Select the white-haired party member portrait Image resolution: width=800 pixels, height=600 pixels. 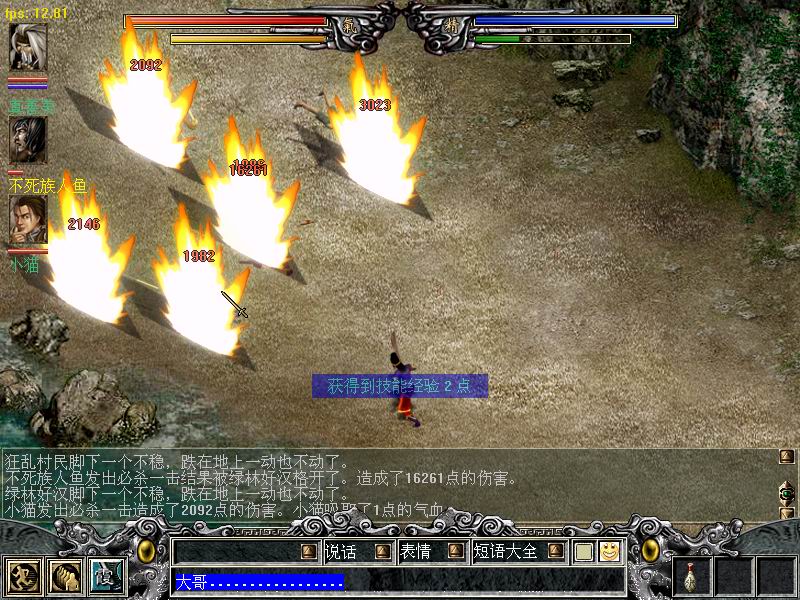tap(27, 47)
